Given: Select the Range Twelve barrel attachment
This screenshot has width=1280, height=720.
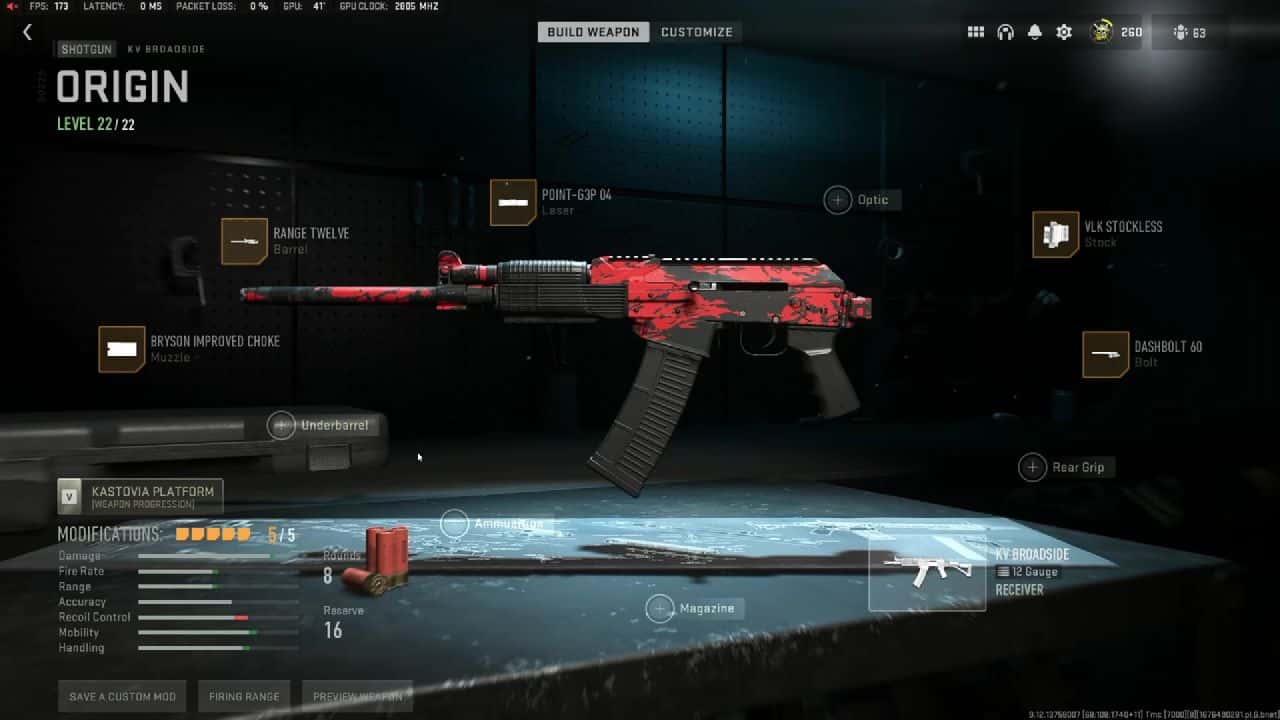Looking at the screenshot, I should (x=245, y=241).
